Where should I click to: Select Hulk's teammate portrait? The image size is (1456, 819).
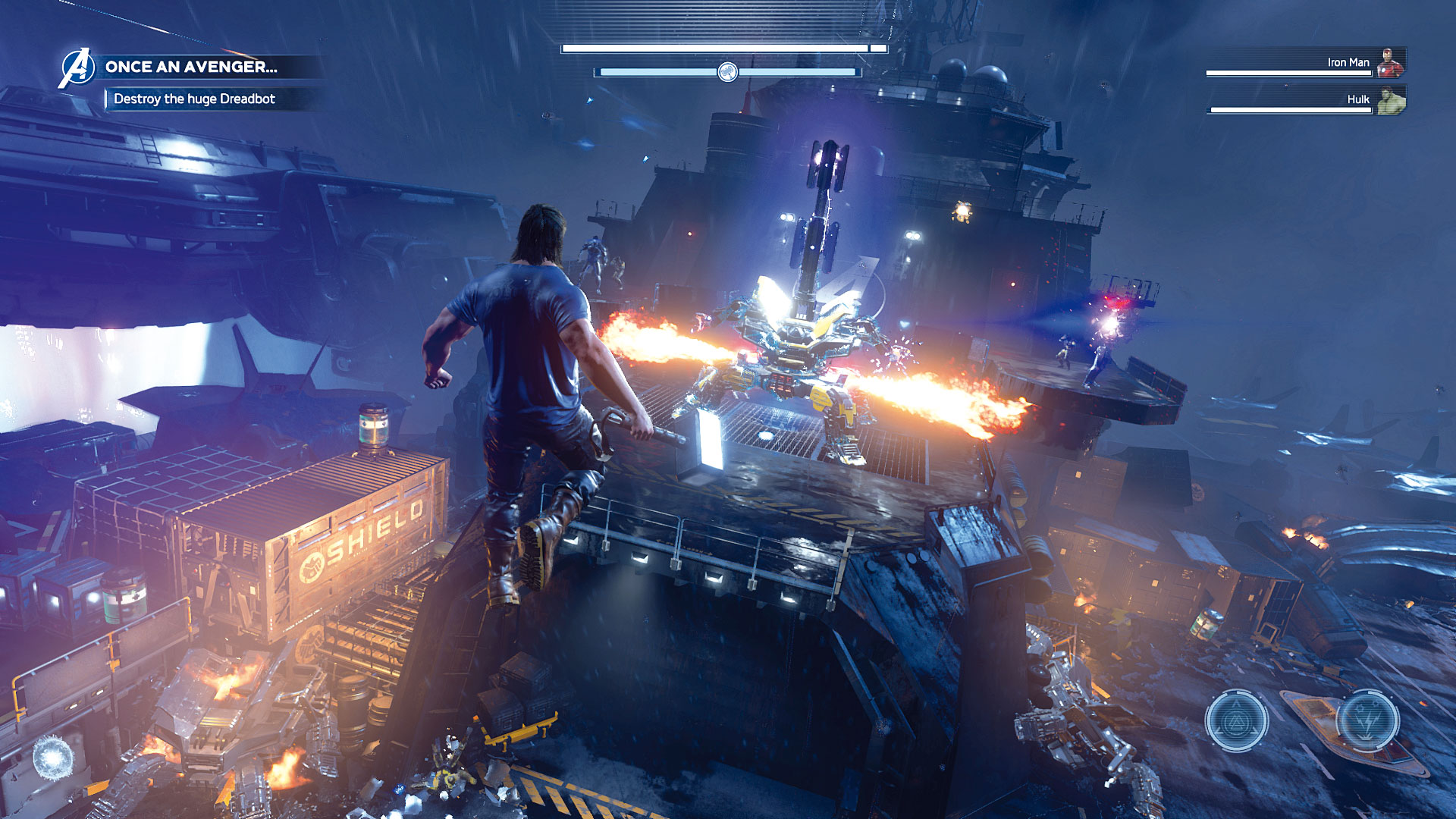1390,100
